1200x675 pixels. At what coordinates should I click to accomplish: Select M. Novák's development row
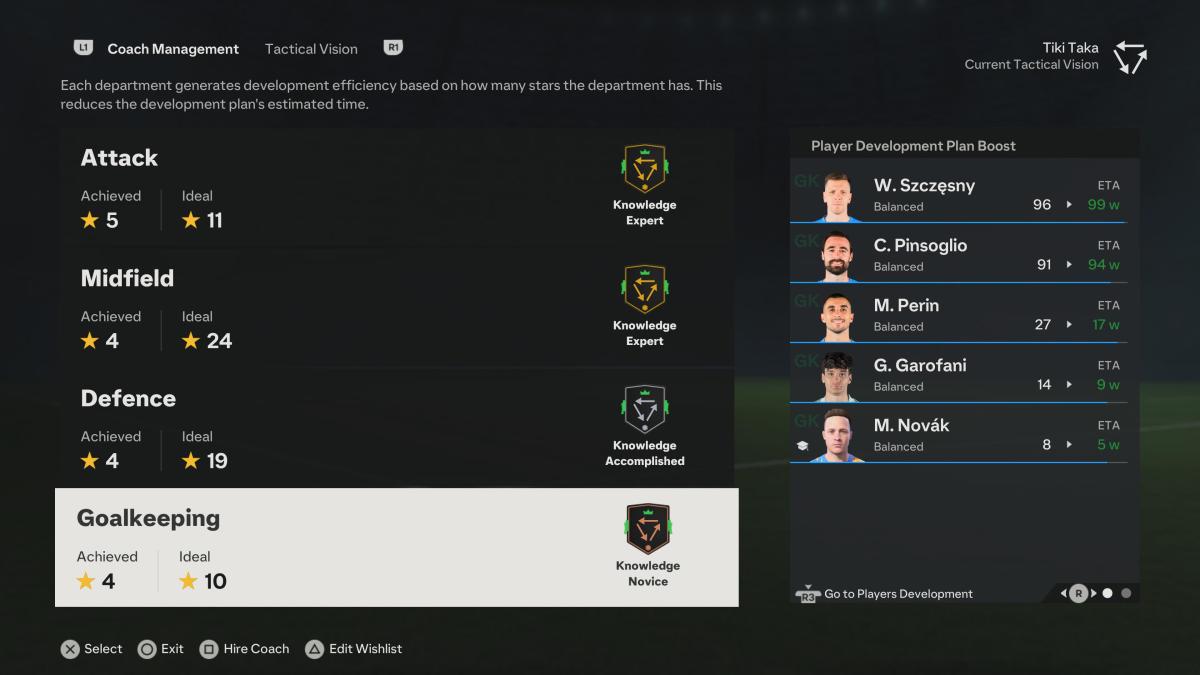pyautogui.click(x=958, y=434)
